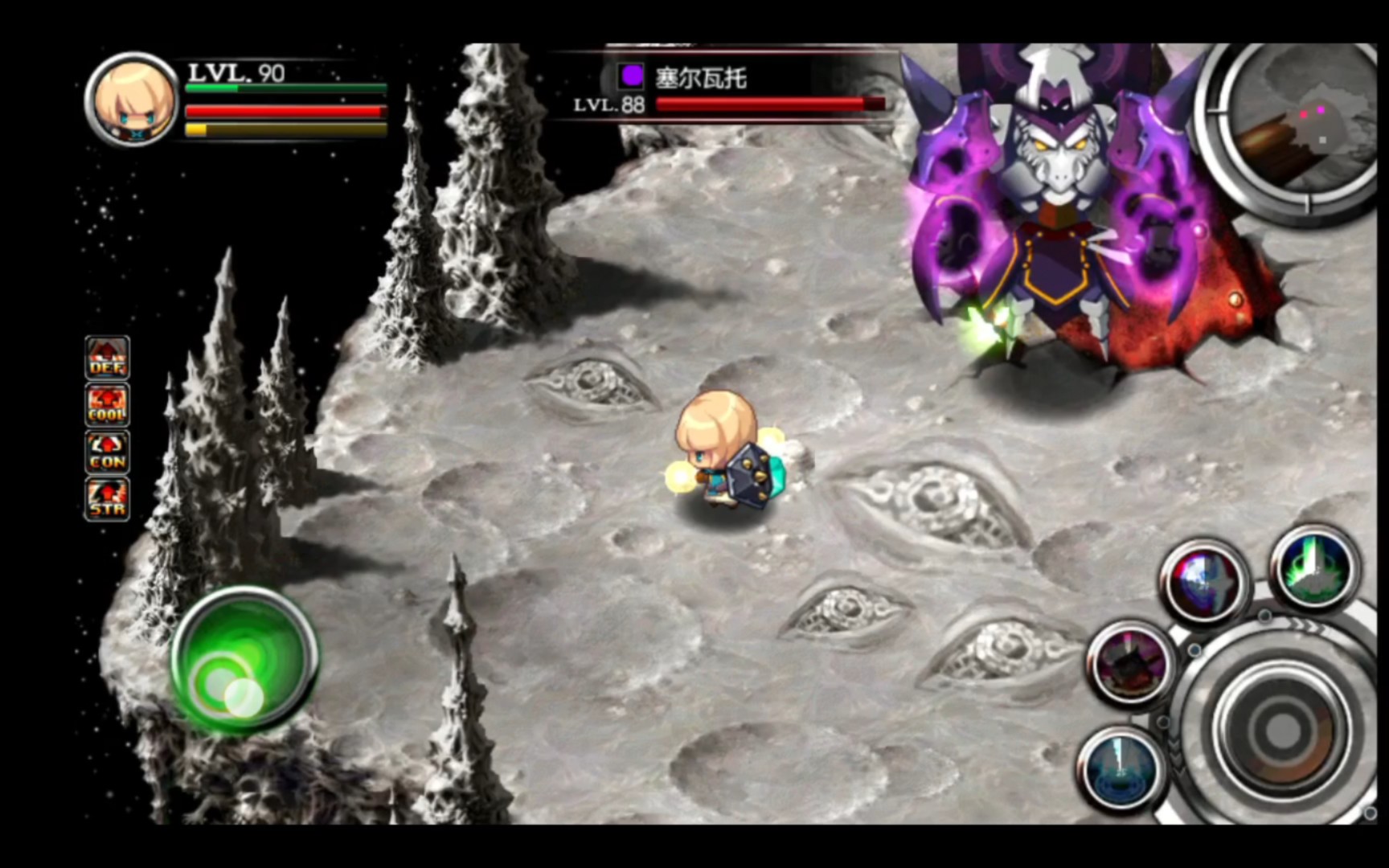Activate the green flame sword skill
This screenshot has width=1389, height=868.
tap(1315, 567)
